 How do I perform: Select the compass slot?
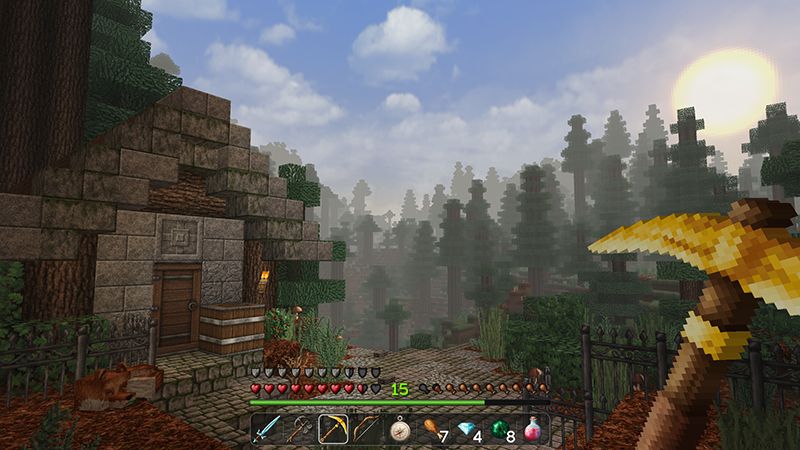pyautogui.click(x=399, y=429)
